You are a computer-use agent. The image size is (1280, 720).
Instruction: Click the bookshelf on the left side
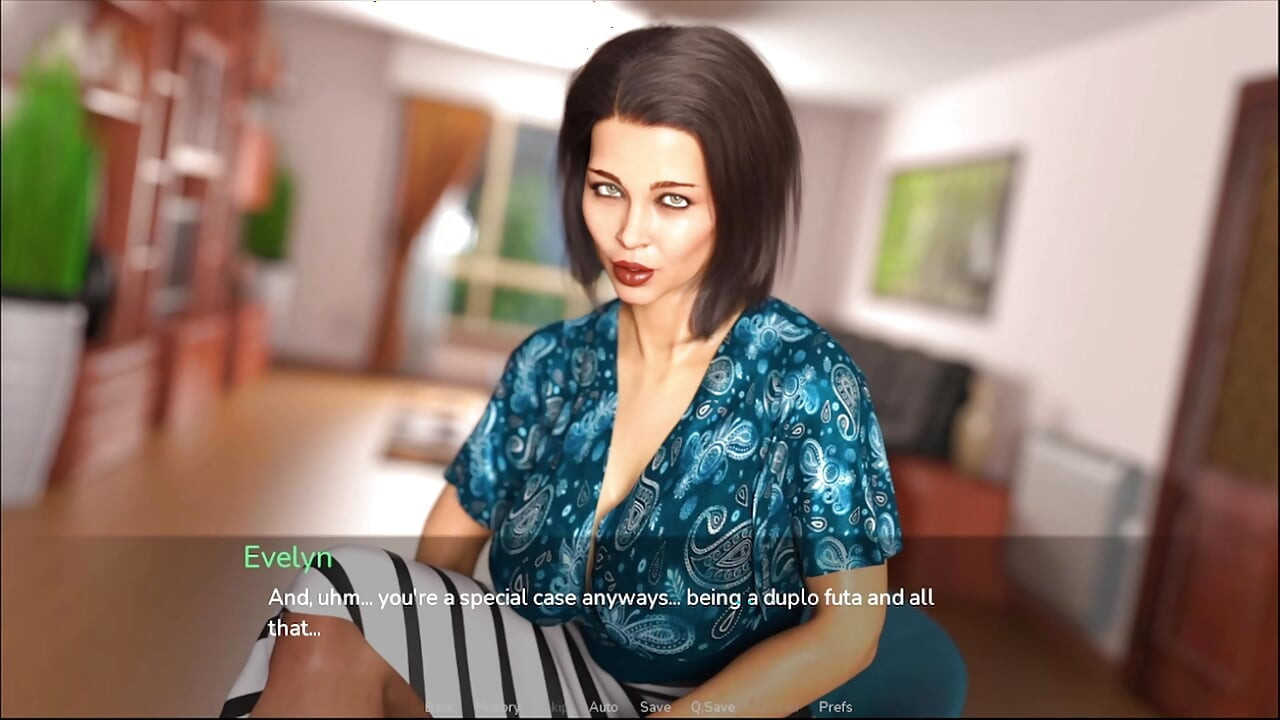(180, 200)
